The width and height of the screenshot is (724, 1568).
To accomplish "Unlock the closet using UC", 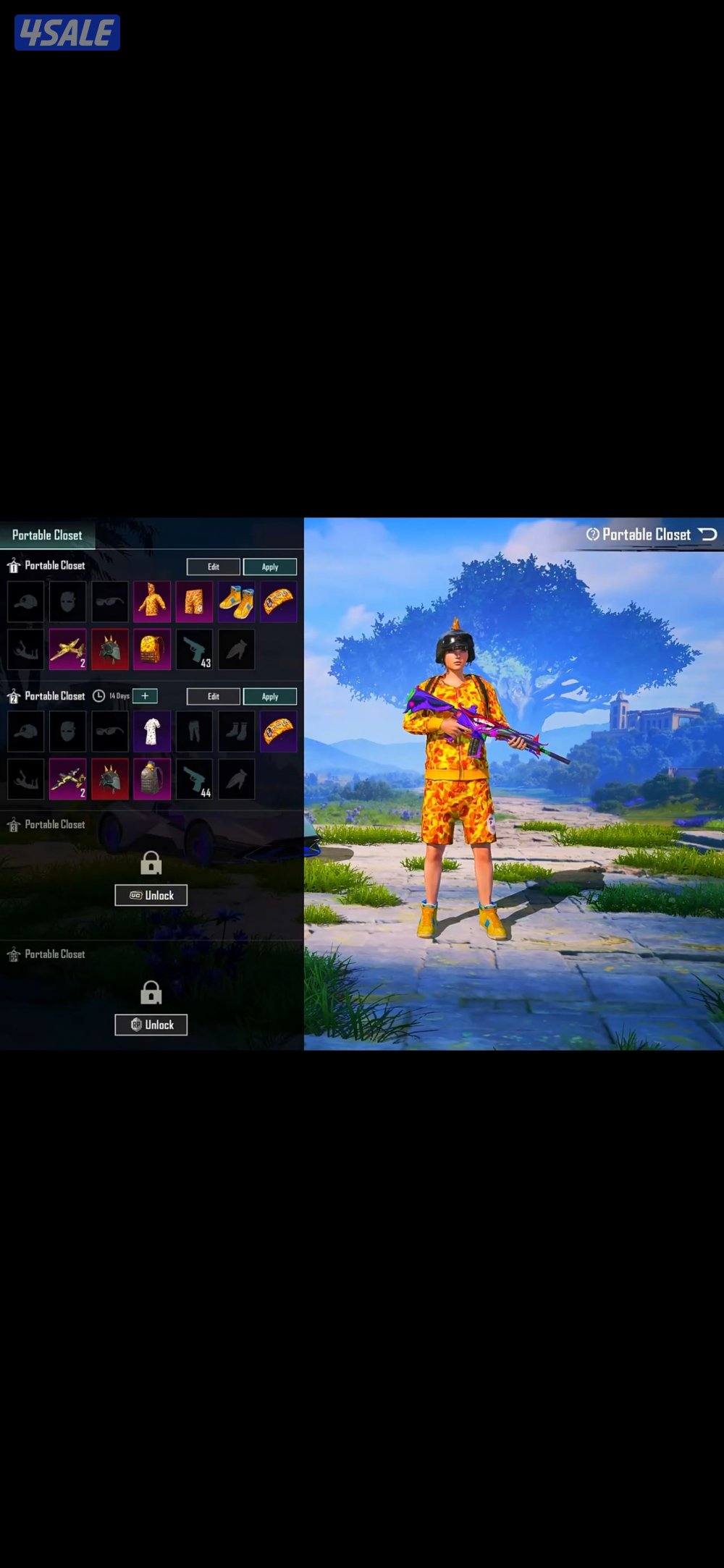I will tap(151, 895).
